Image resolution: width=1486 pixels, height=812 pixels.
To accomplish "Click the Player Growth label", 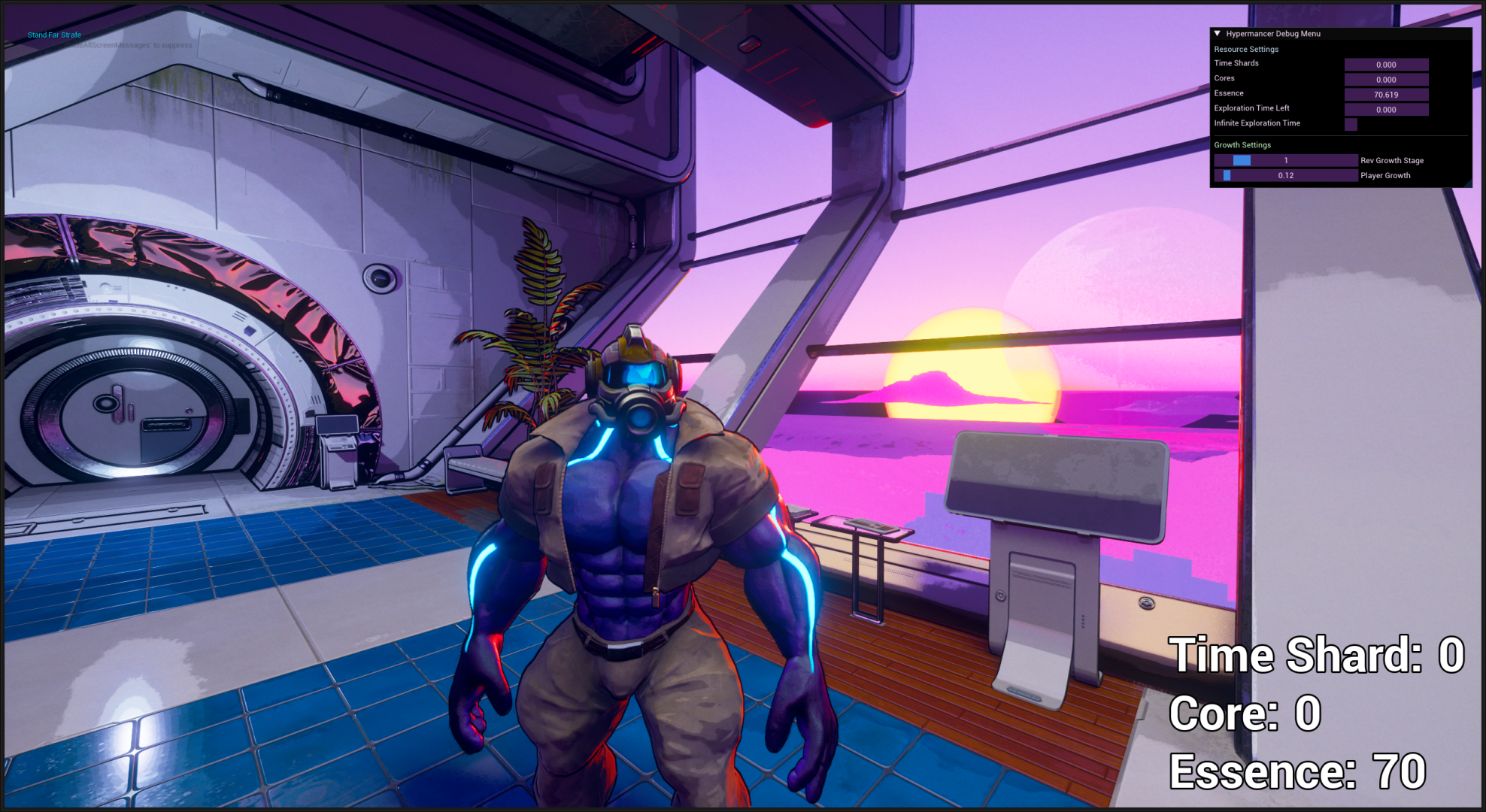I will [x=1384, y=175].
